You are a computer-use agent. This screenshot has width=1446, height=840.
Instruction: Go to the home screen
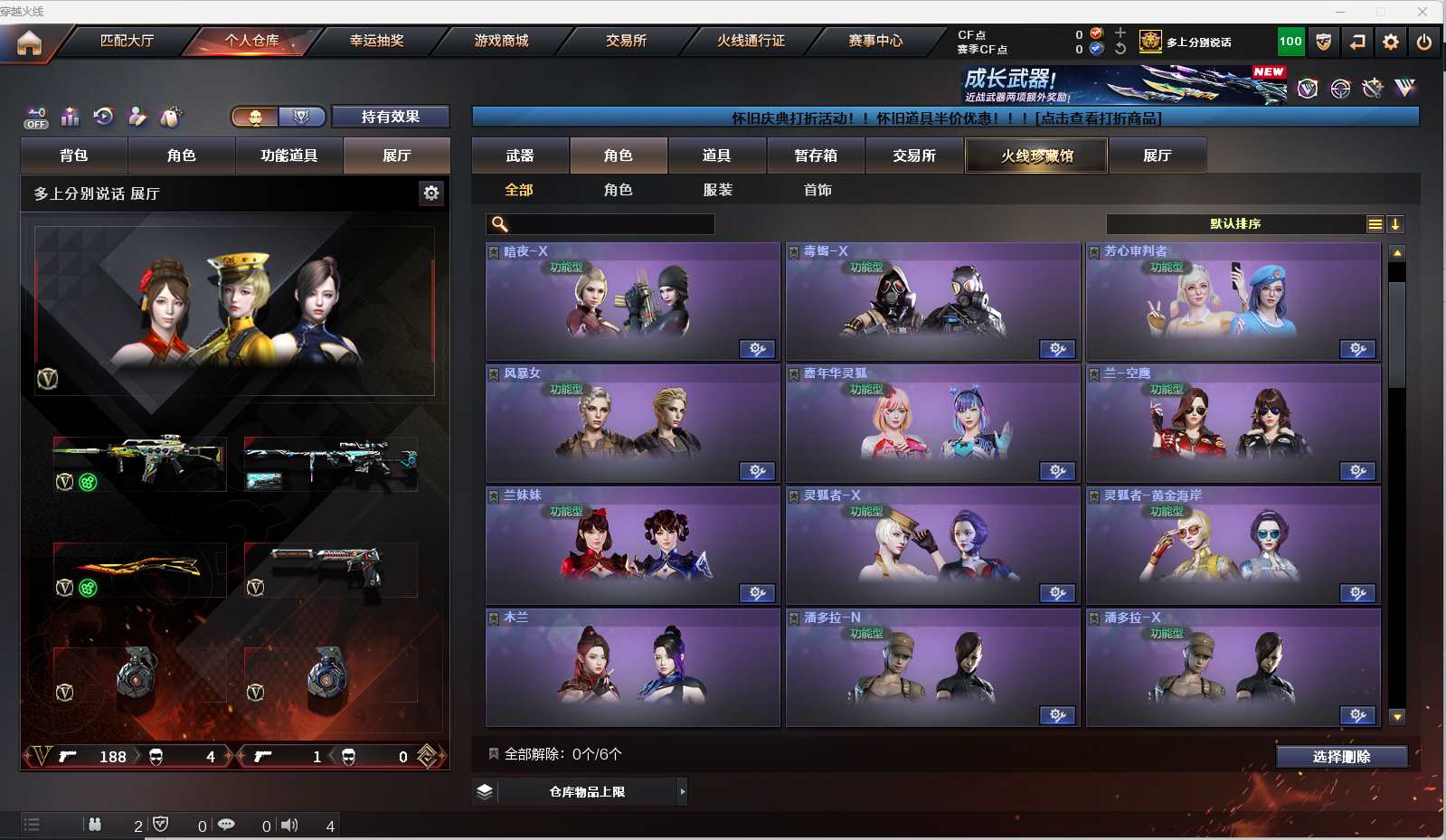(29, 42)
